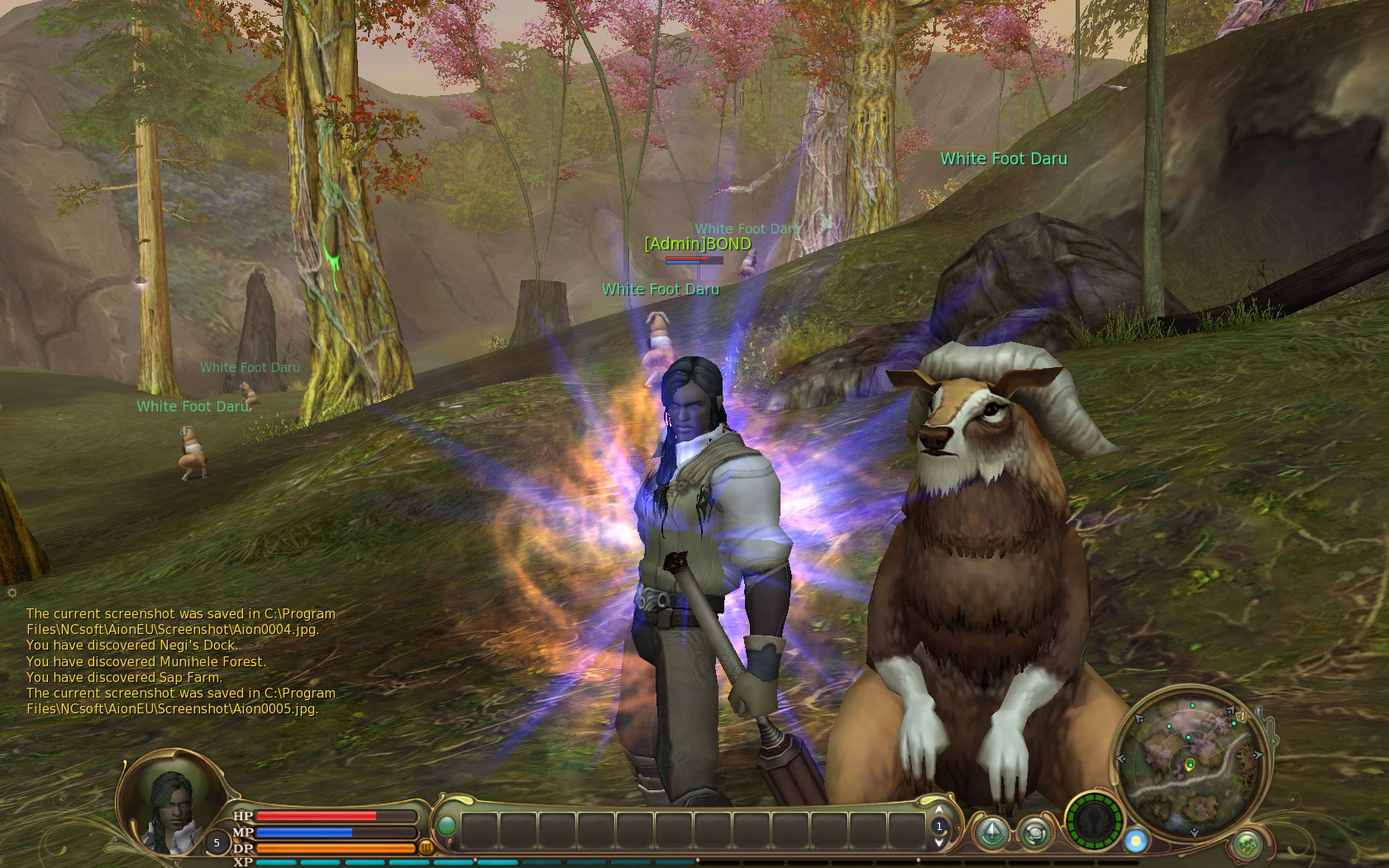
Task: Click the blue sun orb icon
Action: pos(1137,841)
